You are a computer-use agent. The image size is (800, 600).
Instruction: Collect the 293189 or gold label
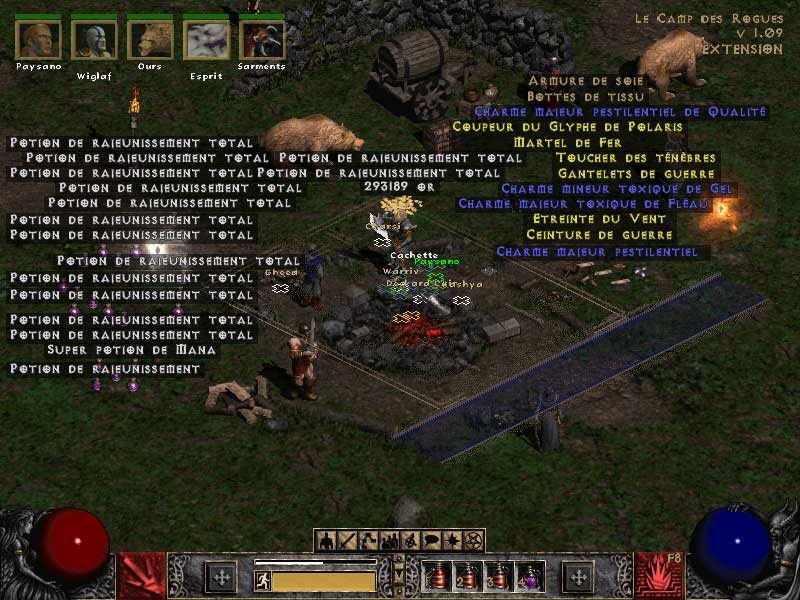point(400,186)
